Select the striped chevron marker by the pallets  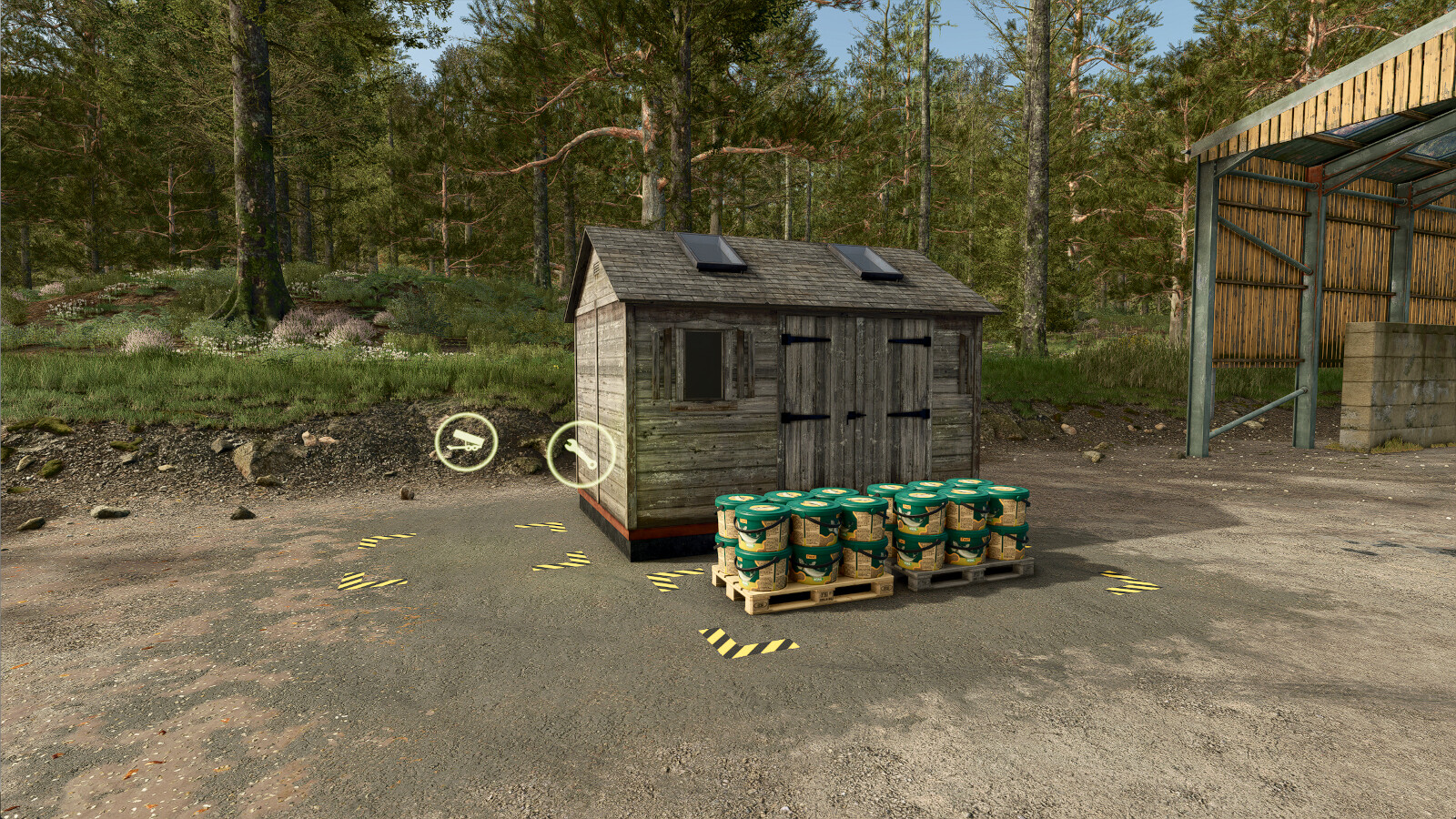coord(675,577)
